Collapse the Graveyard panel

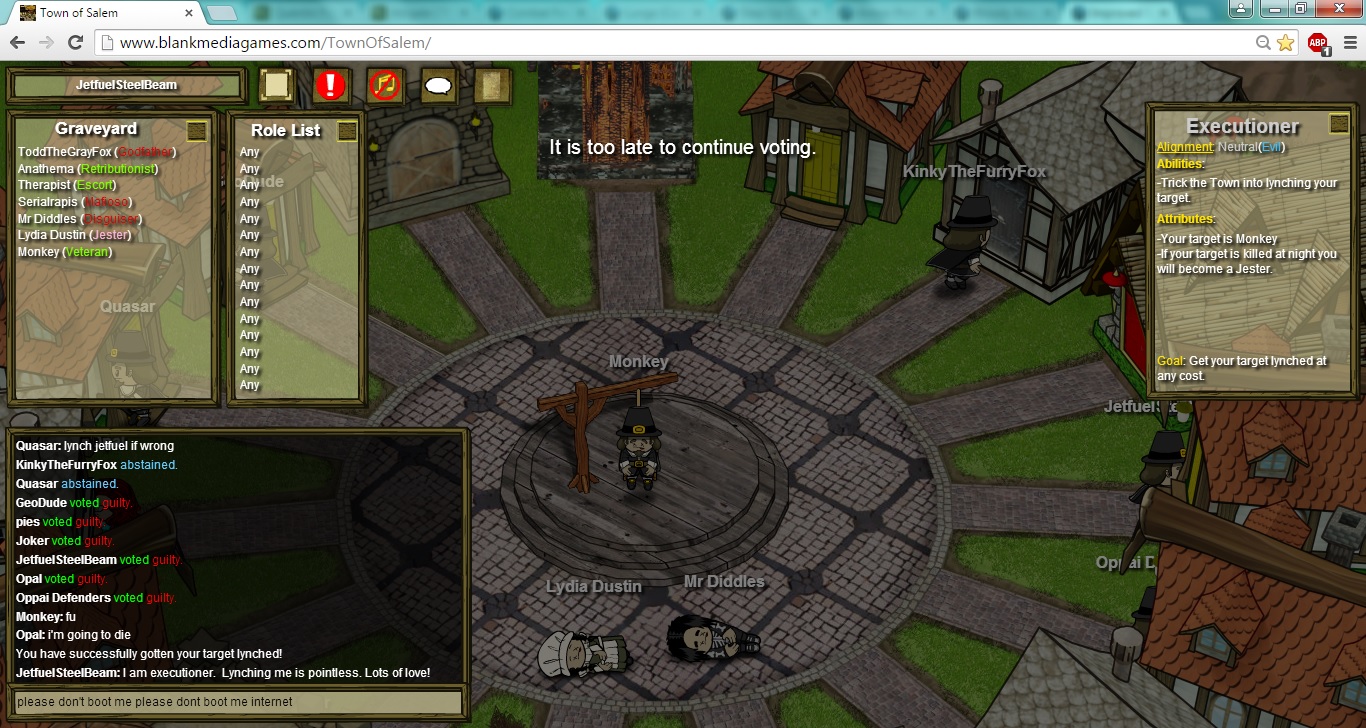197,130
